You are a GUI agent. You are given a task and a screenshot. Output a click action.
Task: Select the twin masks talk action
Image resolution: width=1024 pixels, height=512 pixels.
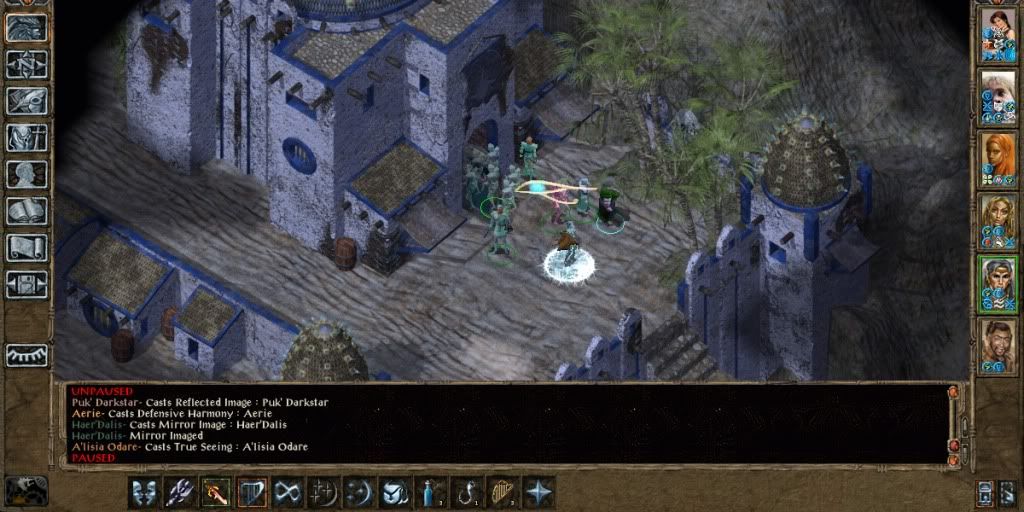[x=144, y=492]
